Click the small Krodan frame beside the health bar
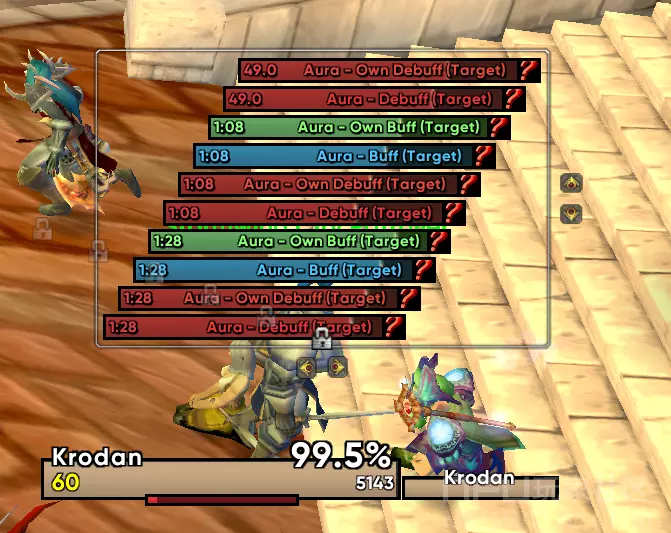671x533 pixels. [x=480, y=486]
